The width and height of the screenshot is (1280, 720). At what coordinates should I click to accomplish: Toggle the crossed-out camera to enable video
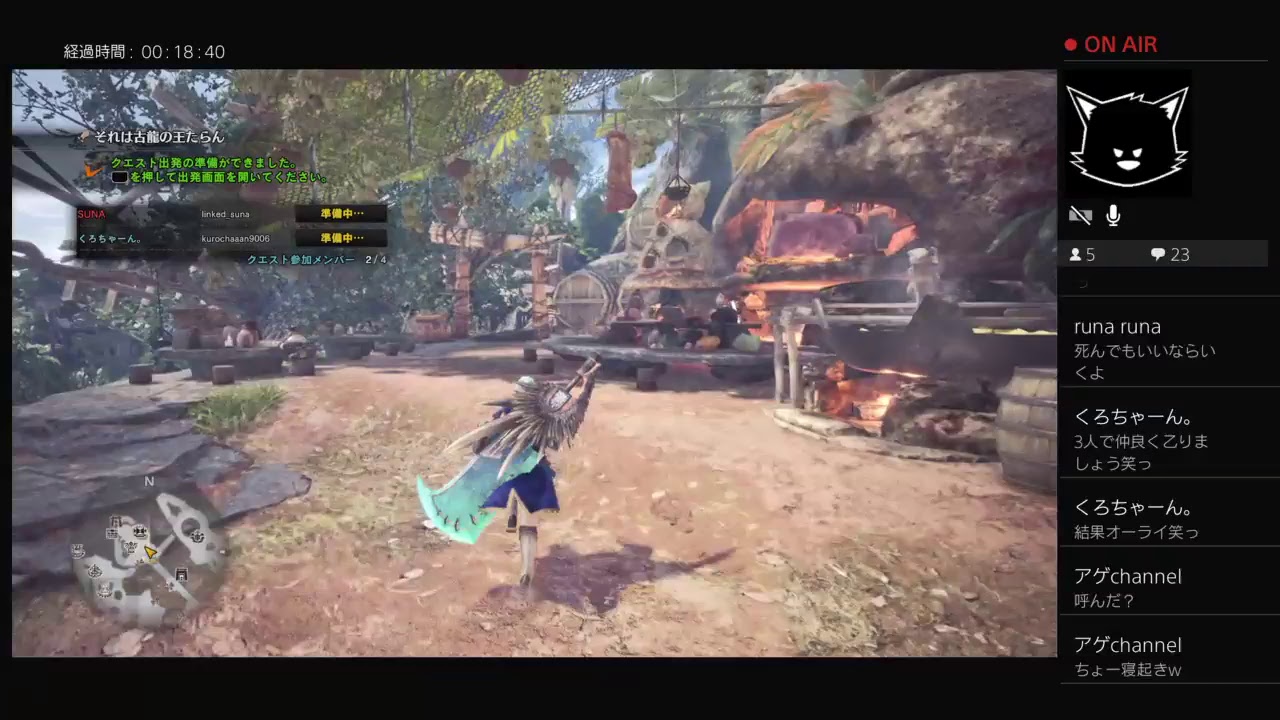1080,215
